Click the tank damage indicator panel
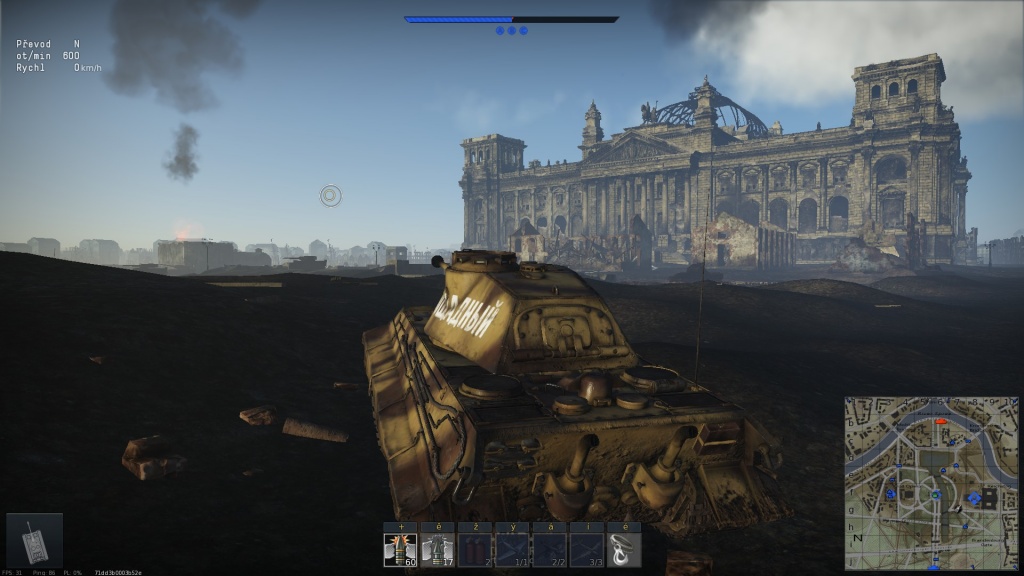 [35, 540]
